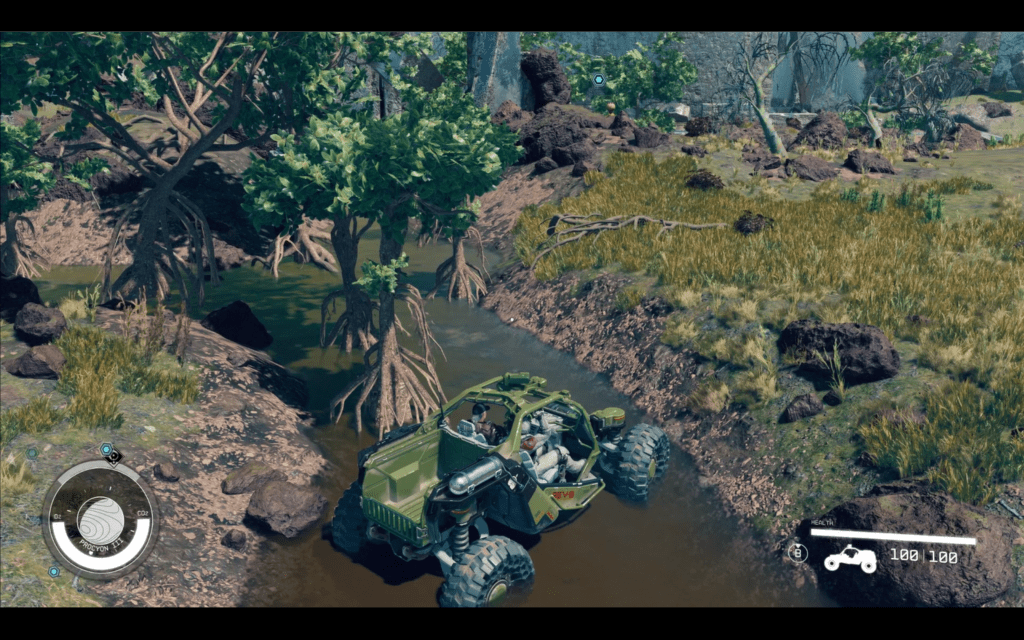Click the Procyon III planet compass
The width and height of the screenshot is (1024, 640).
pos(100,519)
